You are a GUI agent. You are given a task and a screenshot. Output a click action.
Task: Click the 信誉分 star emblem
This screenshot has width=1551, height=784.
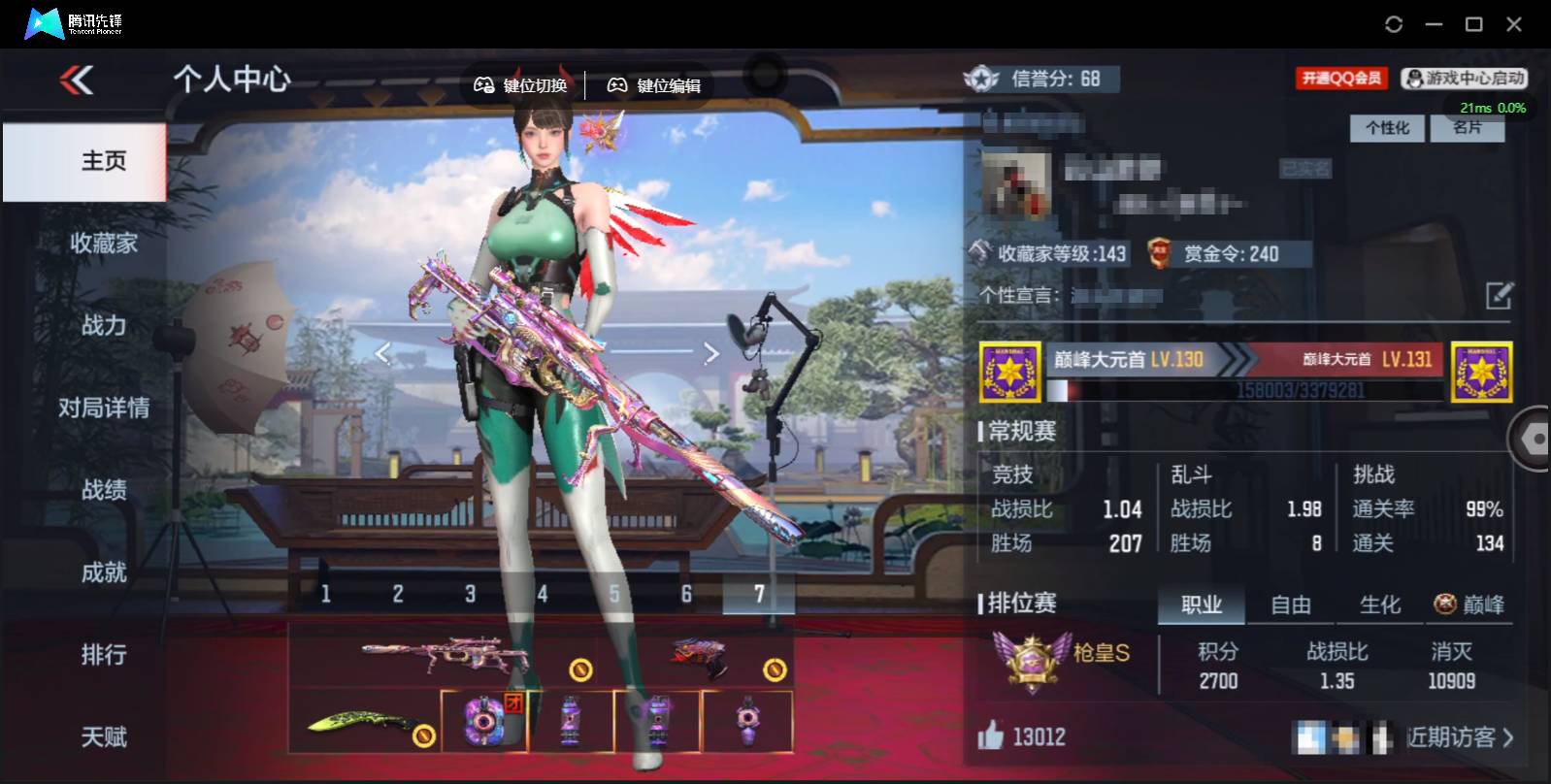click(982, 80)
